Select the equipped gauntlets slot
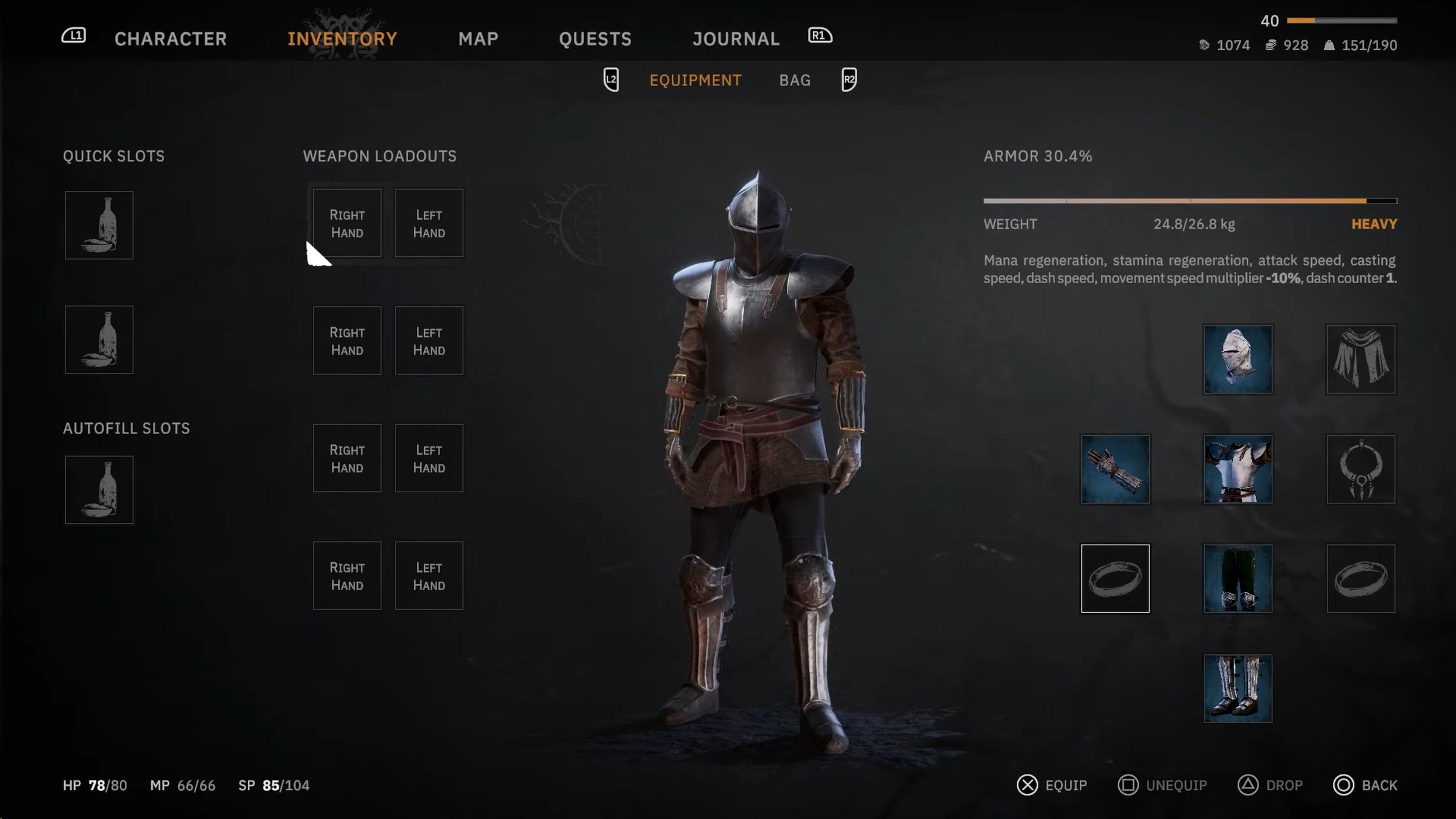 [x=1115, y=469]
